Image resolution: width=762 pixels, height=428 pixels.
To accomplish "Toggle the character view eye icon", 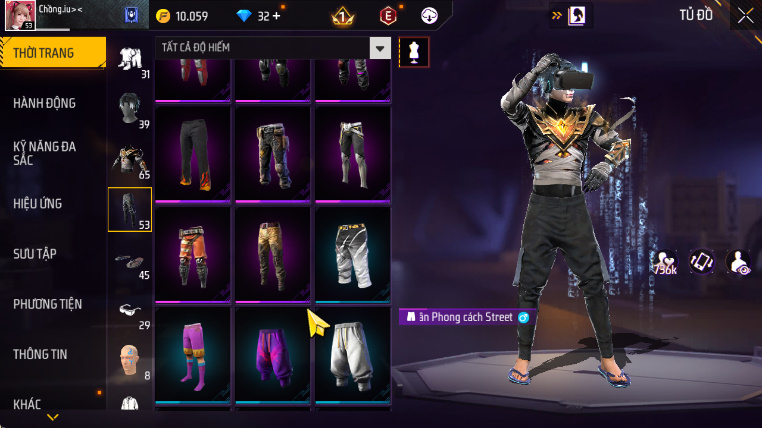I will click(739, 262).
